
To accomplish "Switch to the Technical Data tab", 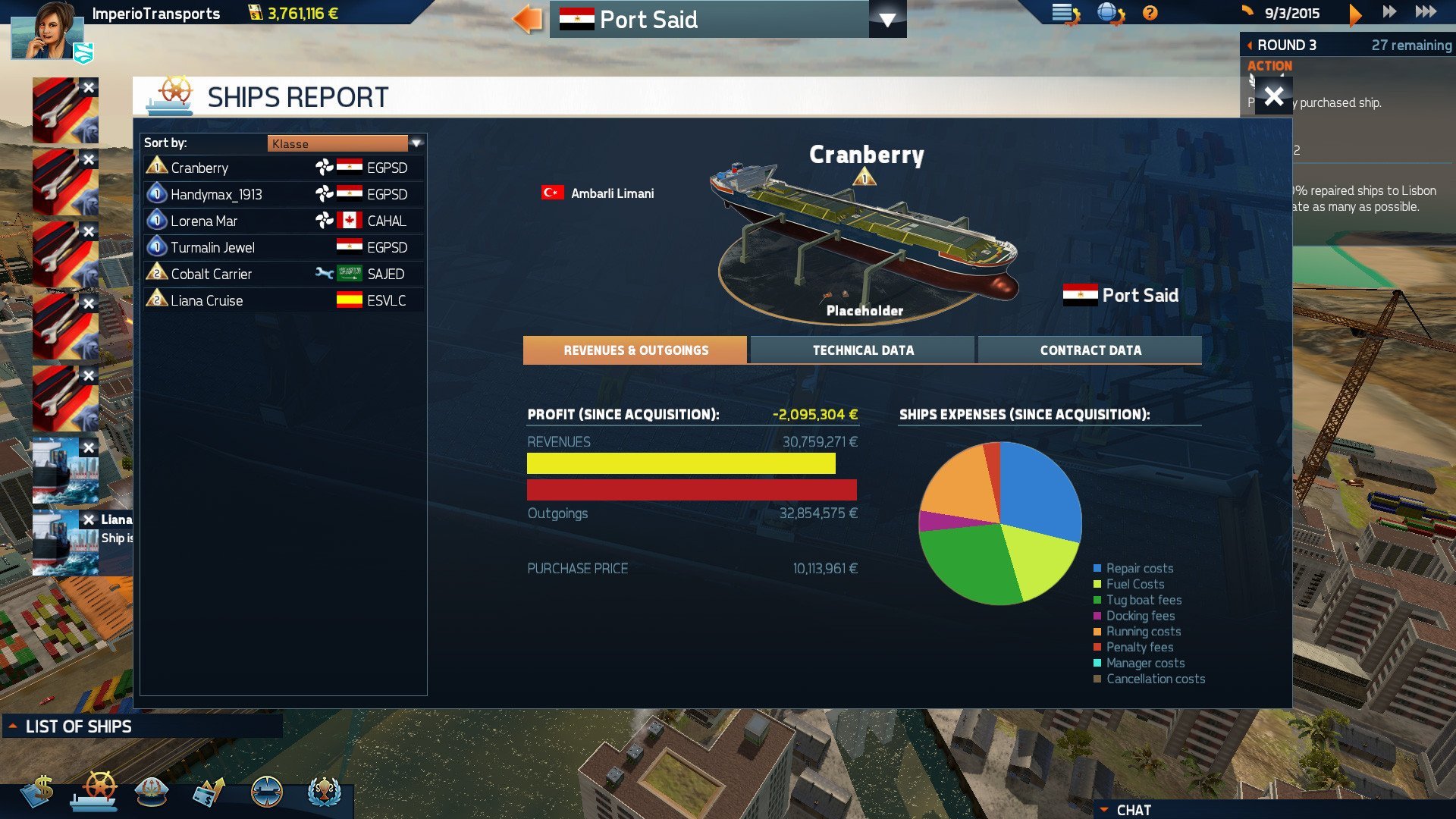I will pos(862,350).
